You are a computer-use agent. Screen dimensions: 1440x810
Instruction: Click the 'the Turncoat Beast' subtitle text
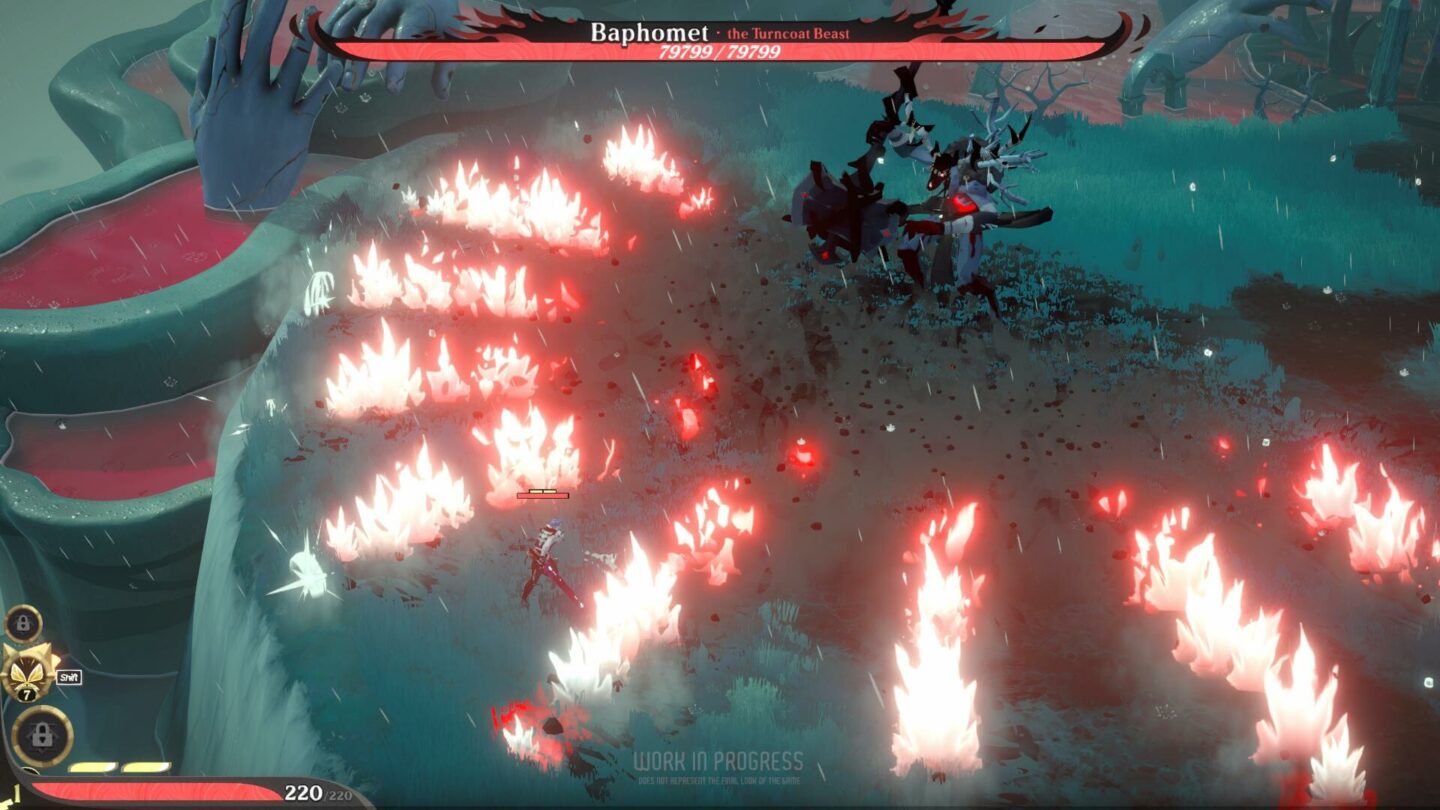788,33
